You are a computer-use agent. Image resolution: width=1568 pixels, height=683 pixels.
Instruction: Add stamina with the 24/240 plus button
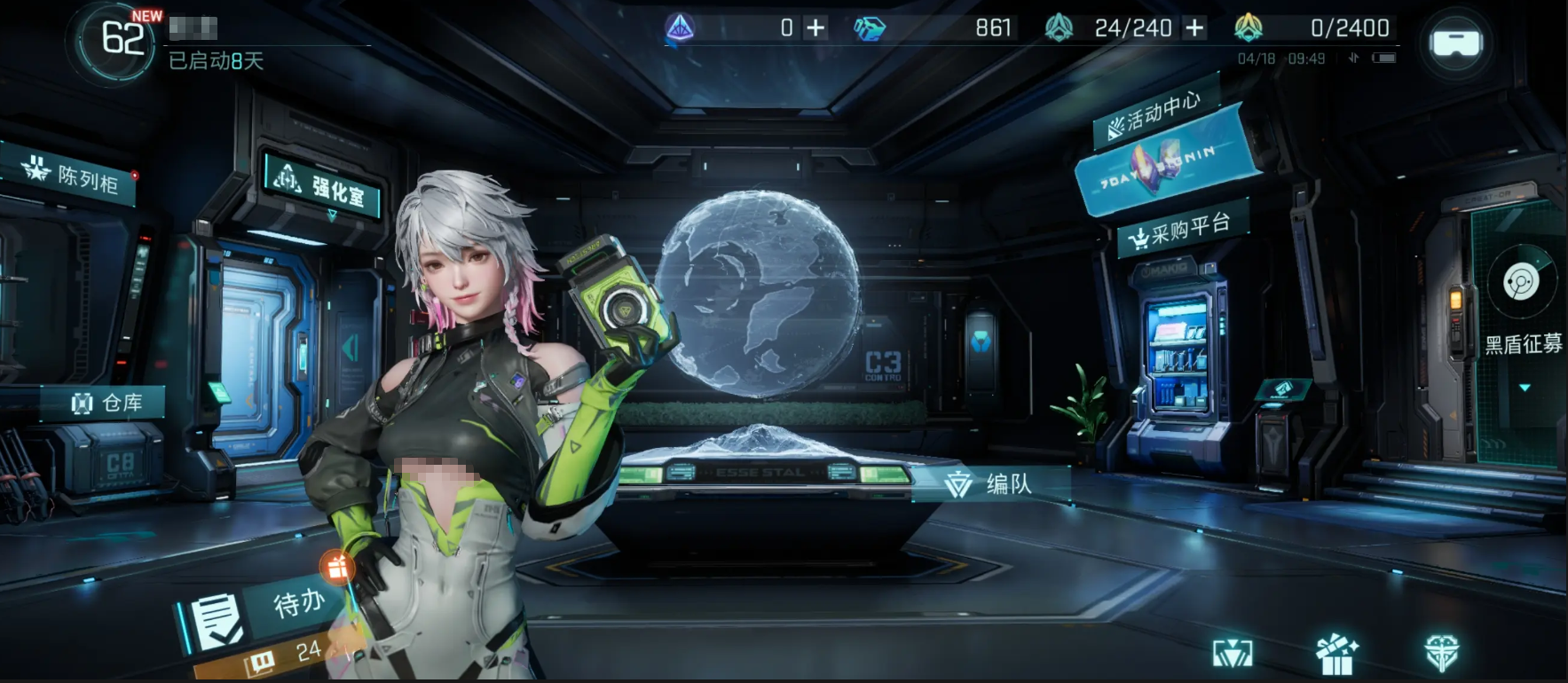click(x=1195, y=28)
